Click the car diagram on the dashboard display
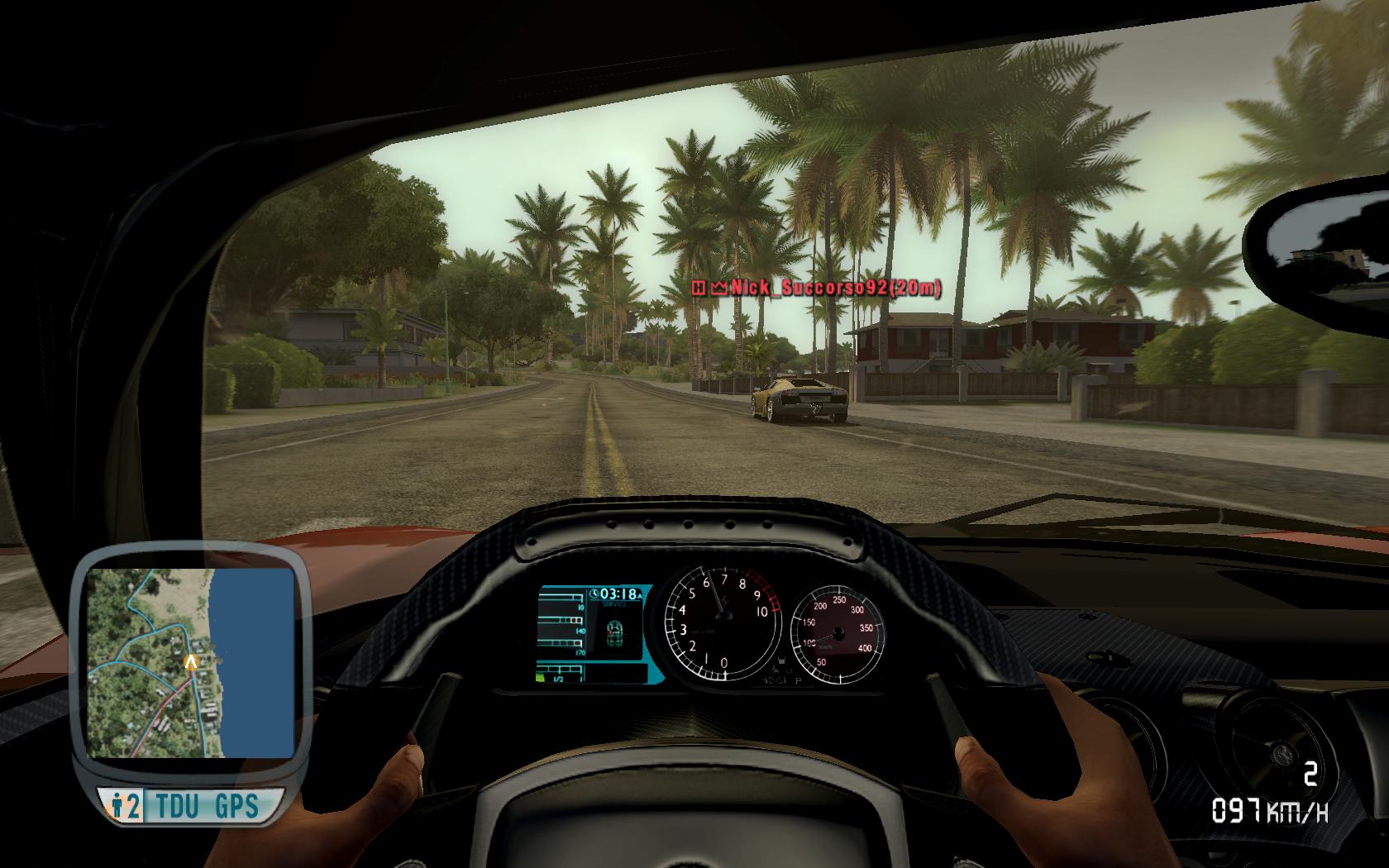 coord(614,632)
